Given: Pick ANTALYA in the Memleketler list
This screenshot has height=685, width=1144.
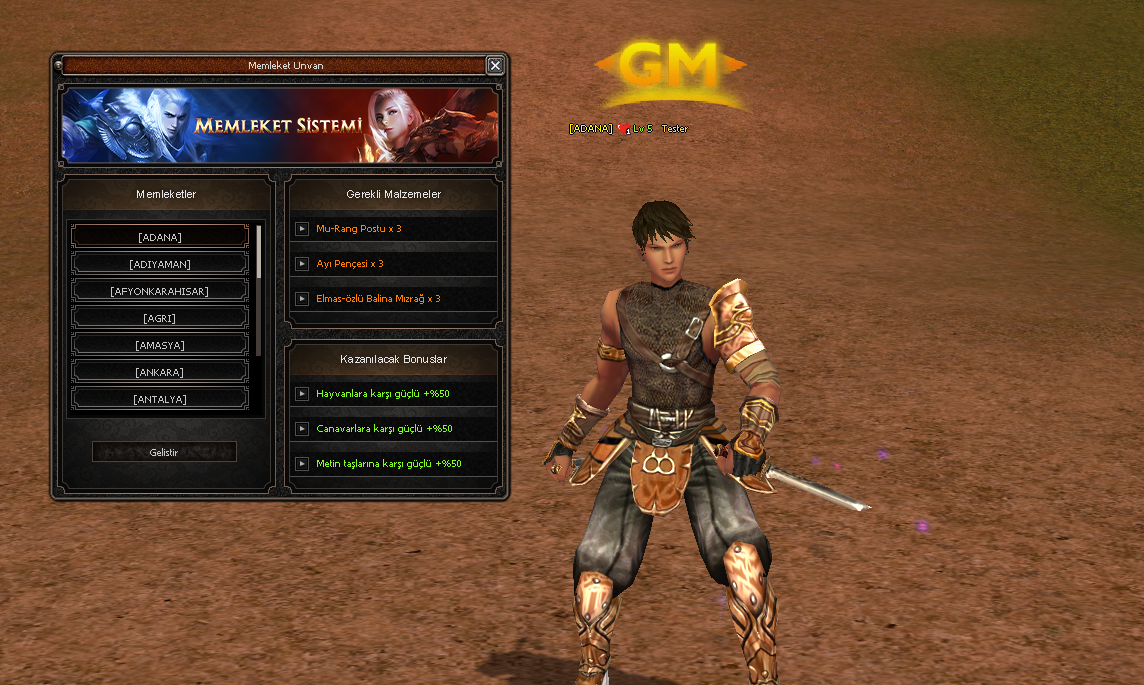Looking at the screenshot, I should [x=160, y=399].
